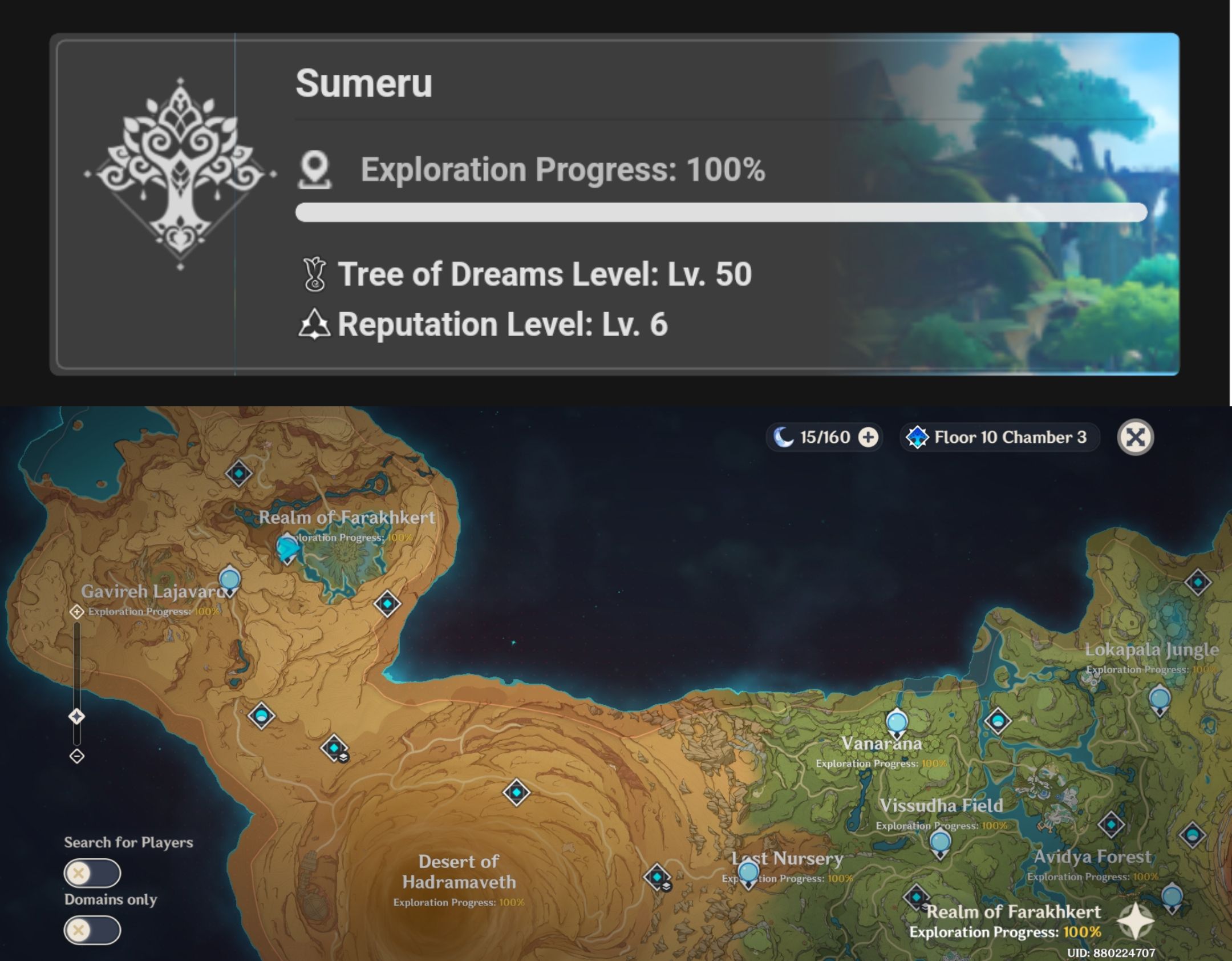Click the Tree of Dreams level icon
Viewport: 1232px width, 961px height.
click(313, 274)
